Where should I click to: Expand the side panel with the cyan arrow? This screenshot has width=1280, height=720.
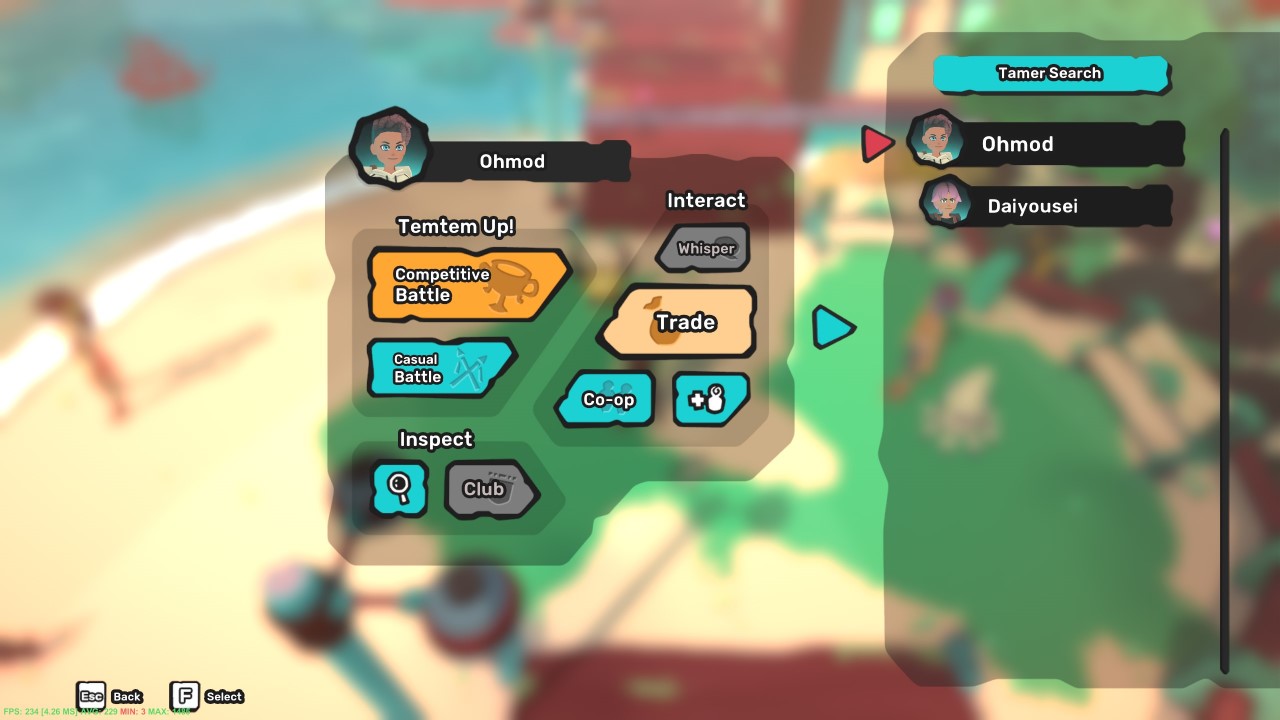point(833,327)
